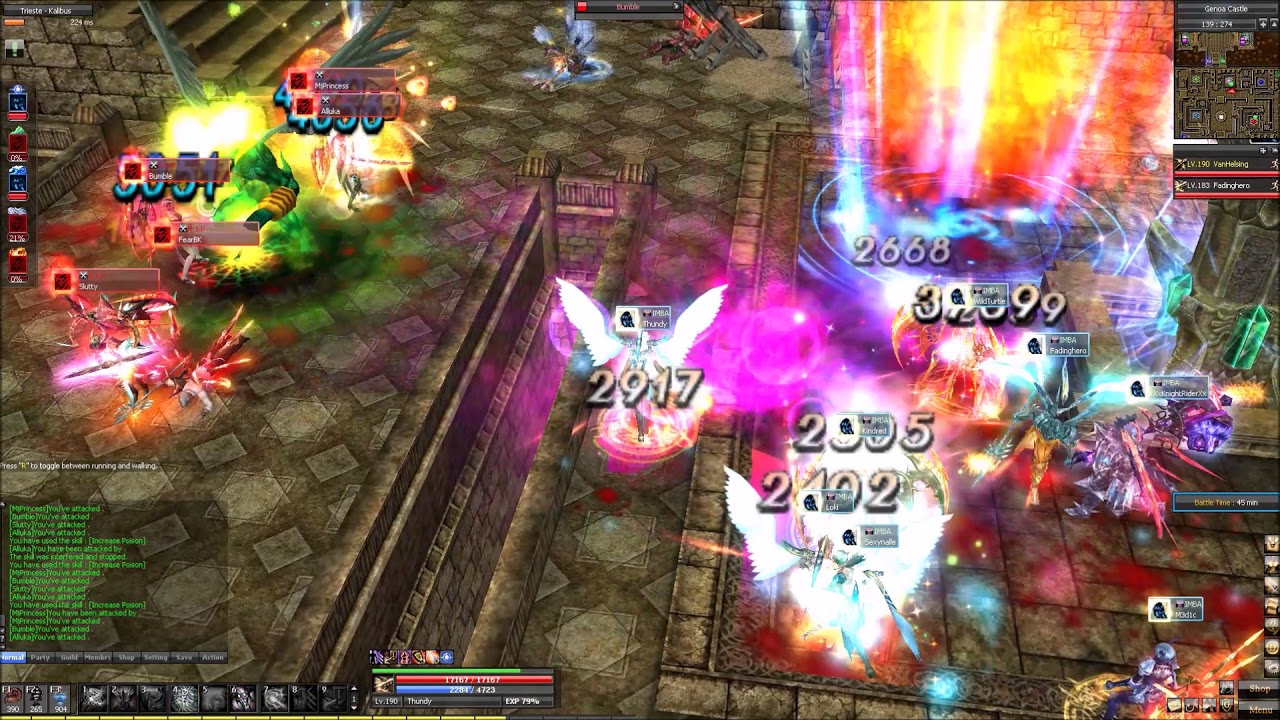1280x720 pixels.
Task: Open the Guild chat tab
Action: 69,657
